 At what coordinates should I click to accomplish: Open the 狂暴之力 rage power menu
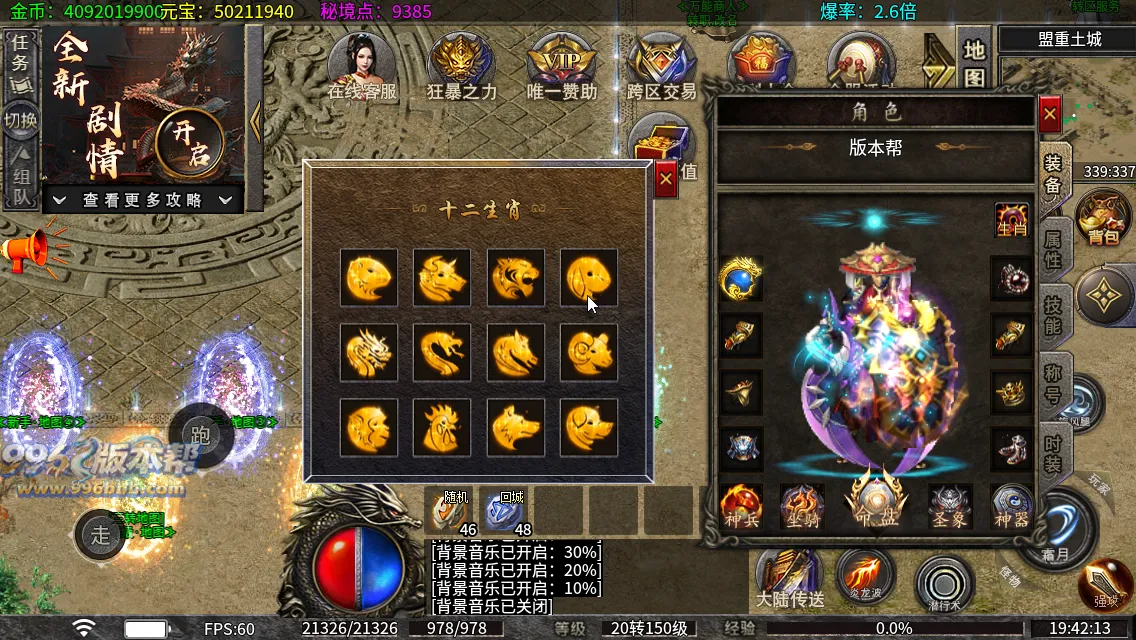pos(461,66)
